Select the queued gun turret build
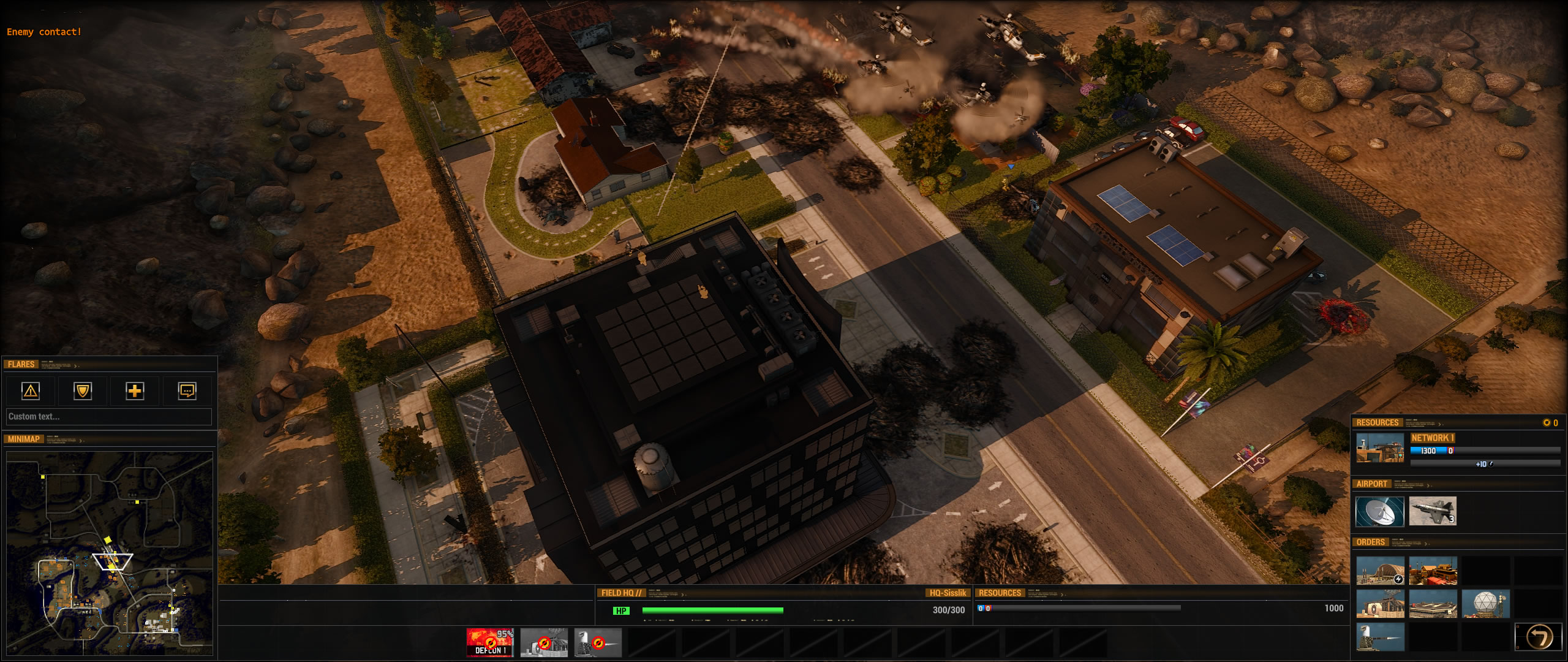Viewport: 1568px width, 662px height. click(597, 642)
